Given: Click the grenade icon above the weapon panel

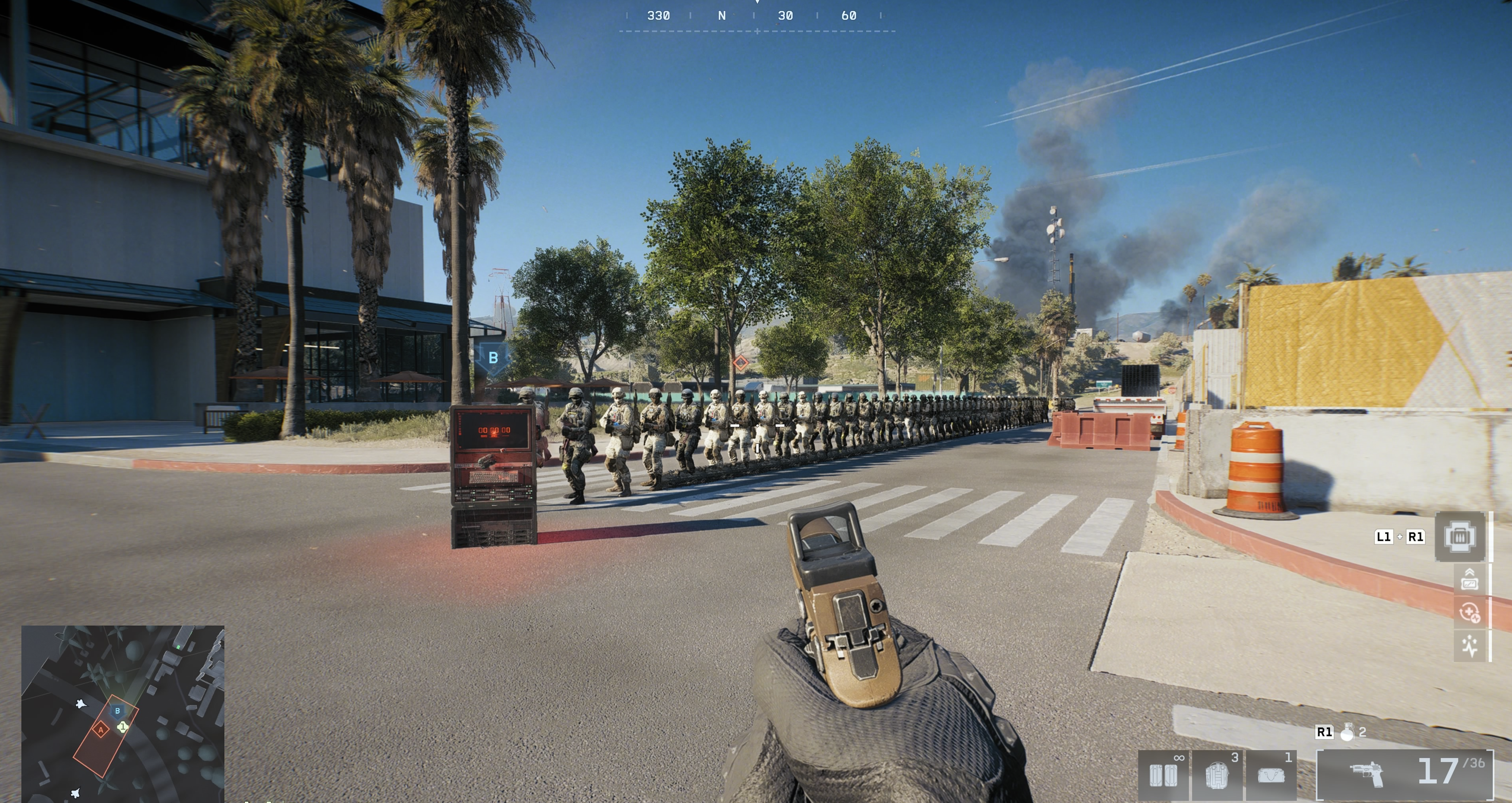Looking at the screenshot, I should (x=1347, y=732).
